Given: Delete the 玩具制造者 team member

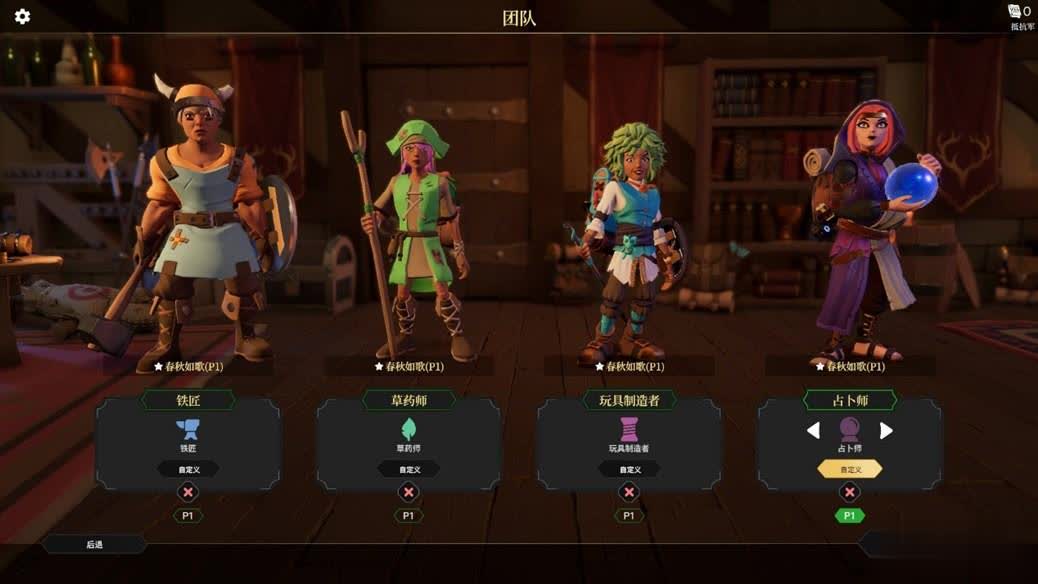Looking at the screenshot, I should click(629, 492).
